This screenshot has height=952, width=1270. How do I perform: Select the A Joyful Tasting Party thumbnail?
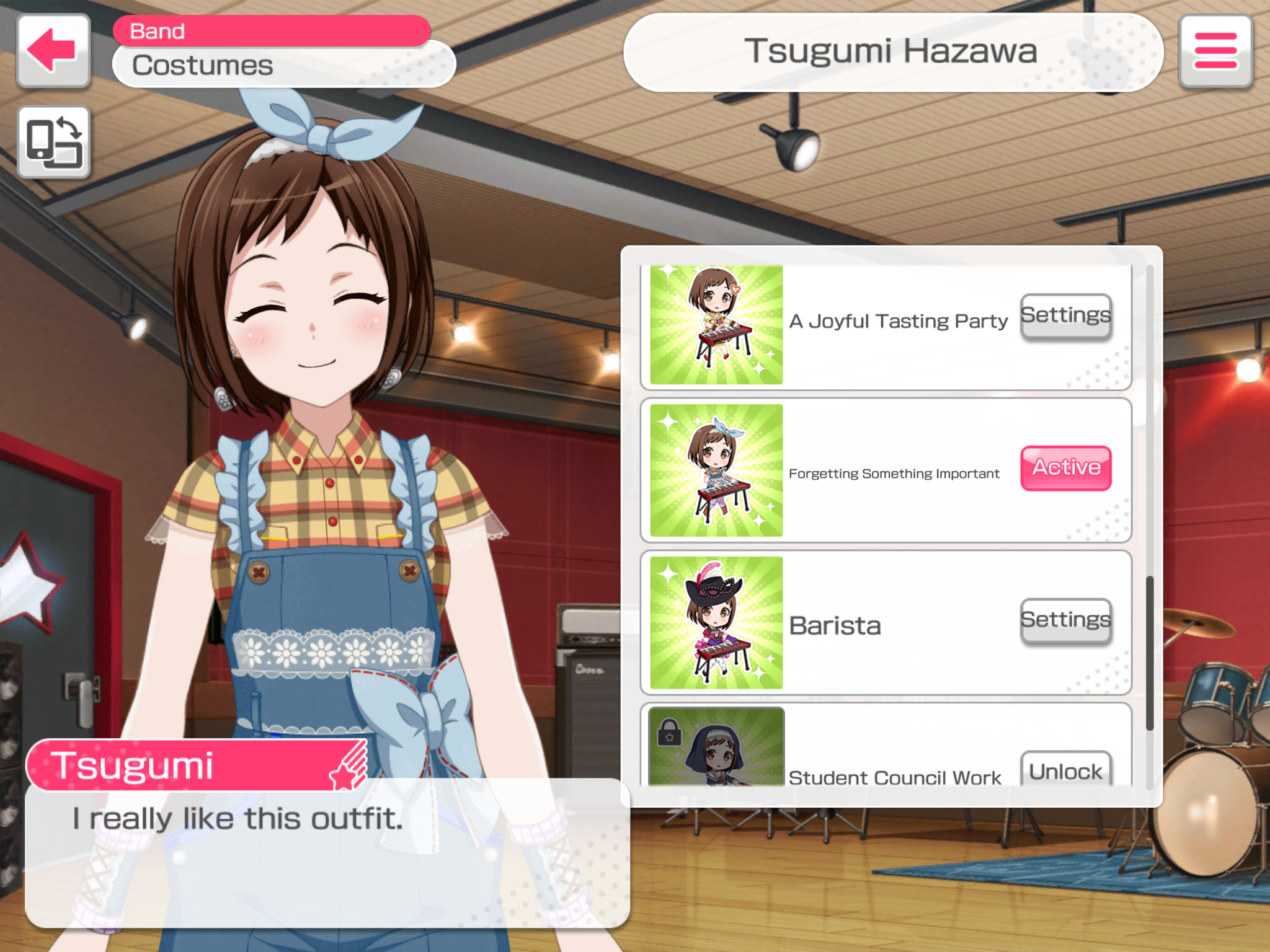(716, 325)
